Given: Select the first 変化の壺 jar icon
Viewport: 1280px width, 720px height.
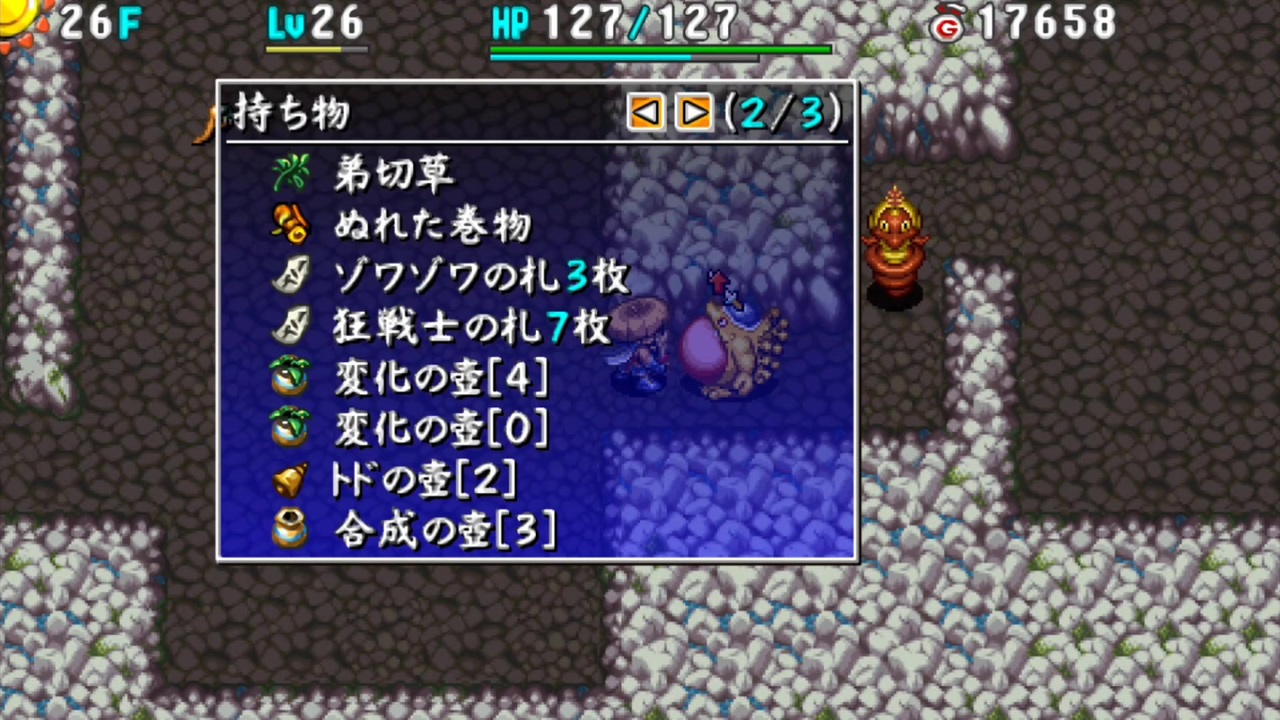Looking at the screenshot, I should [290, 378].
